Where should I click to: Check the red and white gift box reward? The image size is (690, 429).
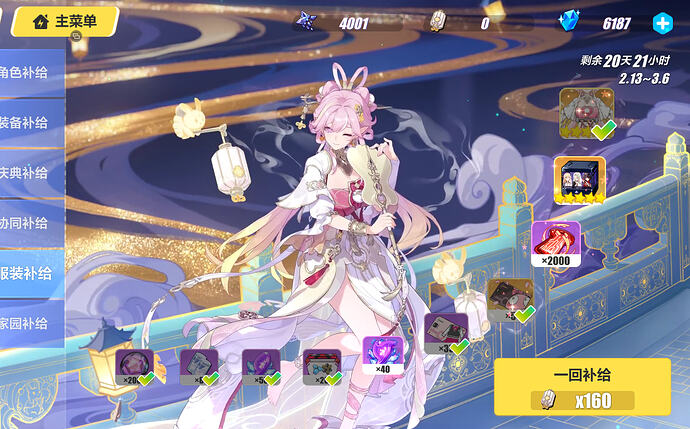[x=322, y=366]
